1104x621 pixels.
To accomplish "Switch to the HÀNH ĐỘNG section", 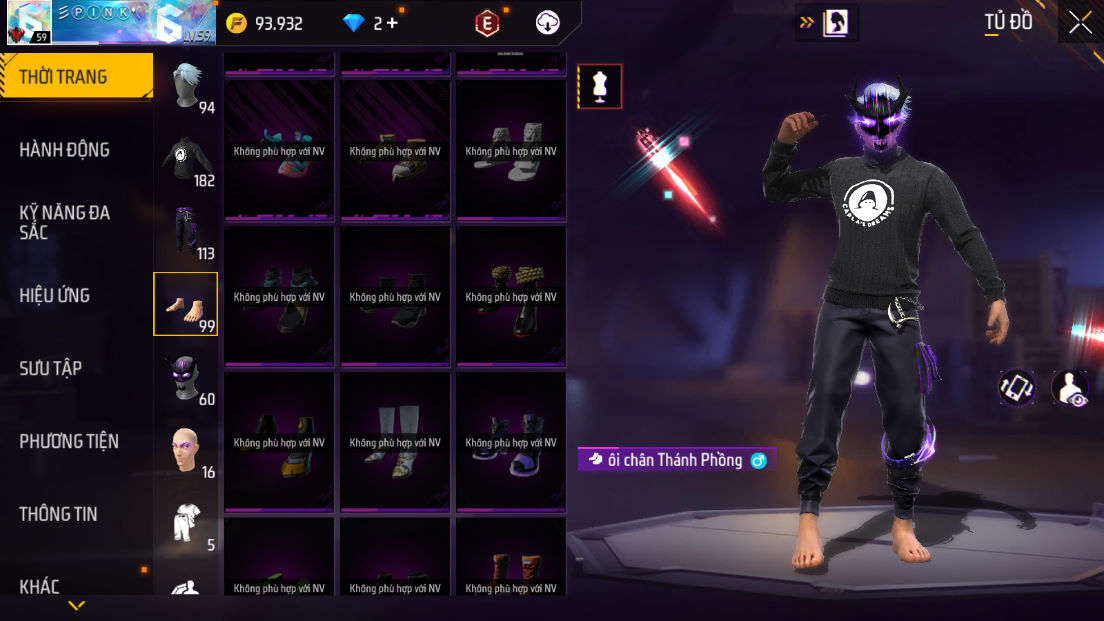I will [65, 150].
